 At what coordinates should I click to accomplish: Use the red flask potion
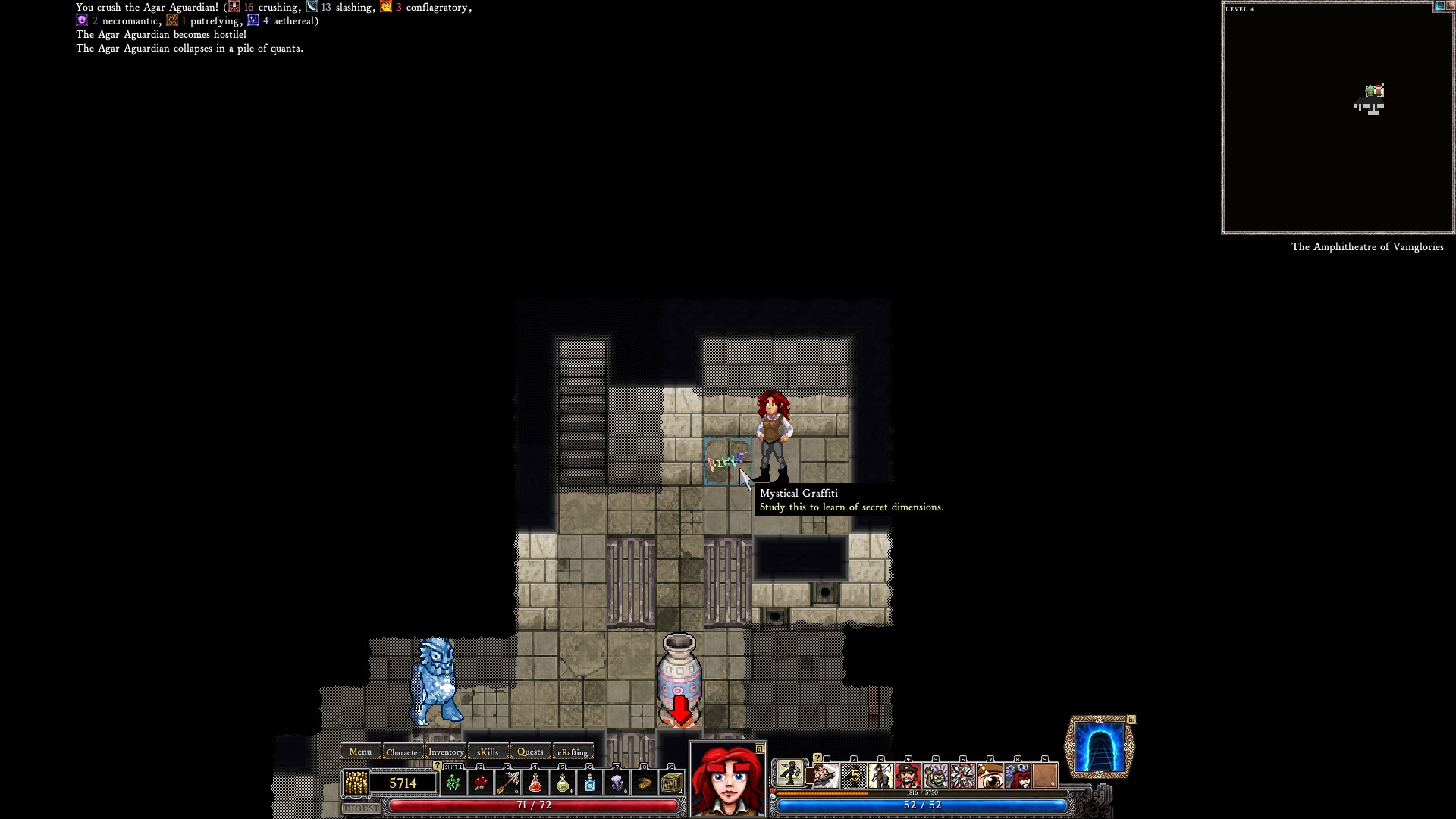pos(535,783)
